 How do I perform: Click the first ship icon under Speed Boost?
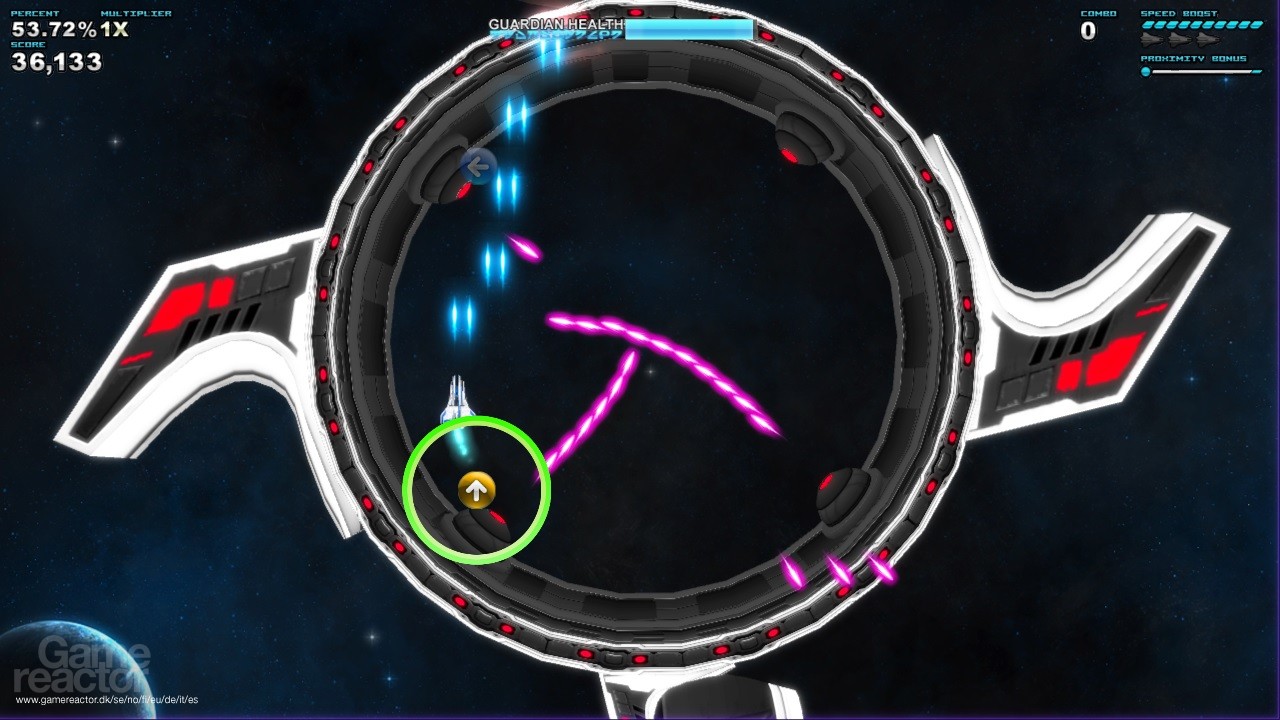point(1151,40)
